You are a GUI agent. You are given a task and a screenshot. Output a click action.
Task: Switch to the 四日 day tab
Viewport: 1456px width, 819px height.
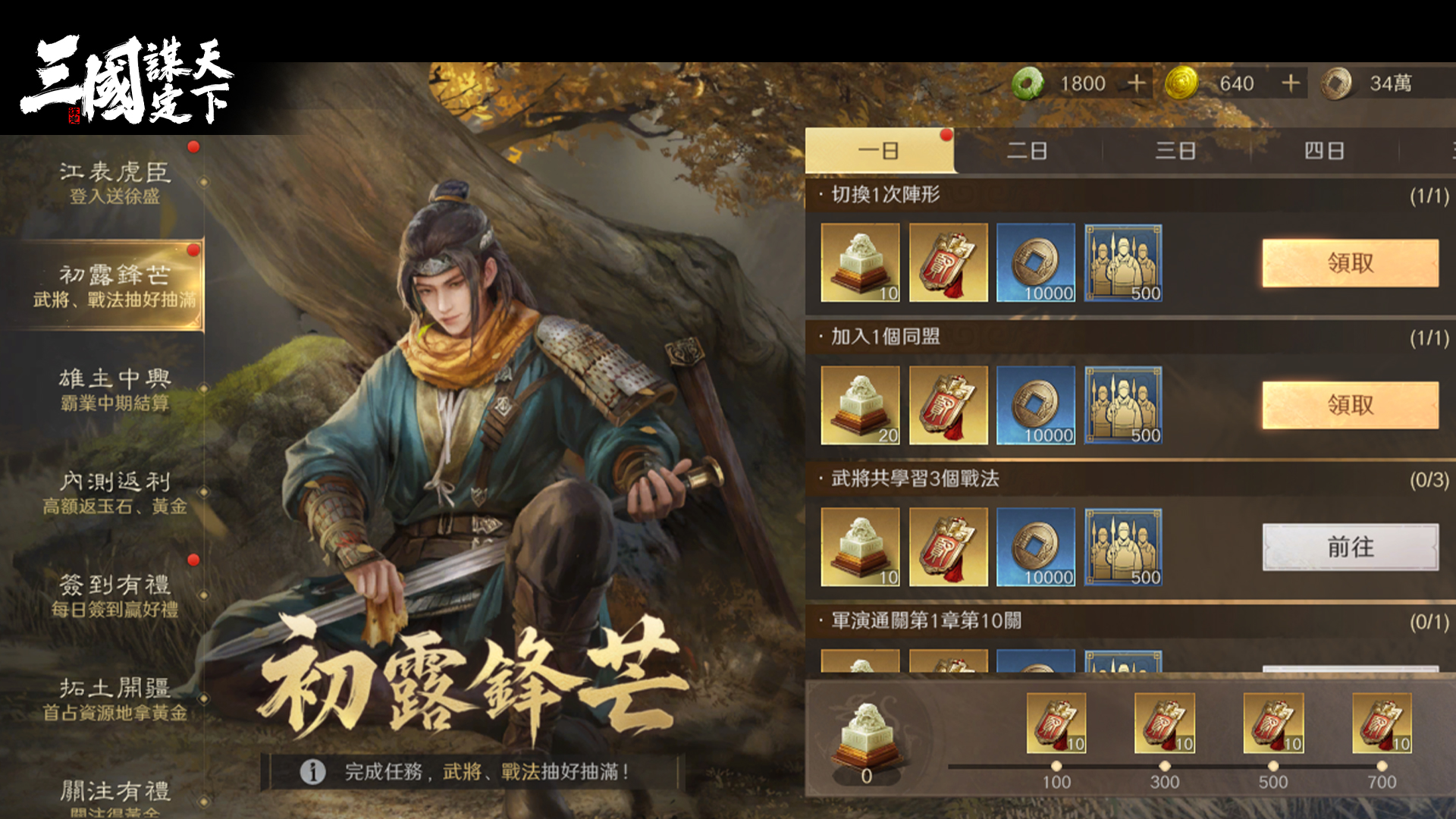(1324, 151)
